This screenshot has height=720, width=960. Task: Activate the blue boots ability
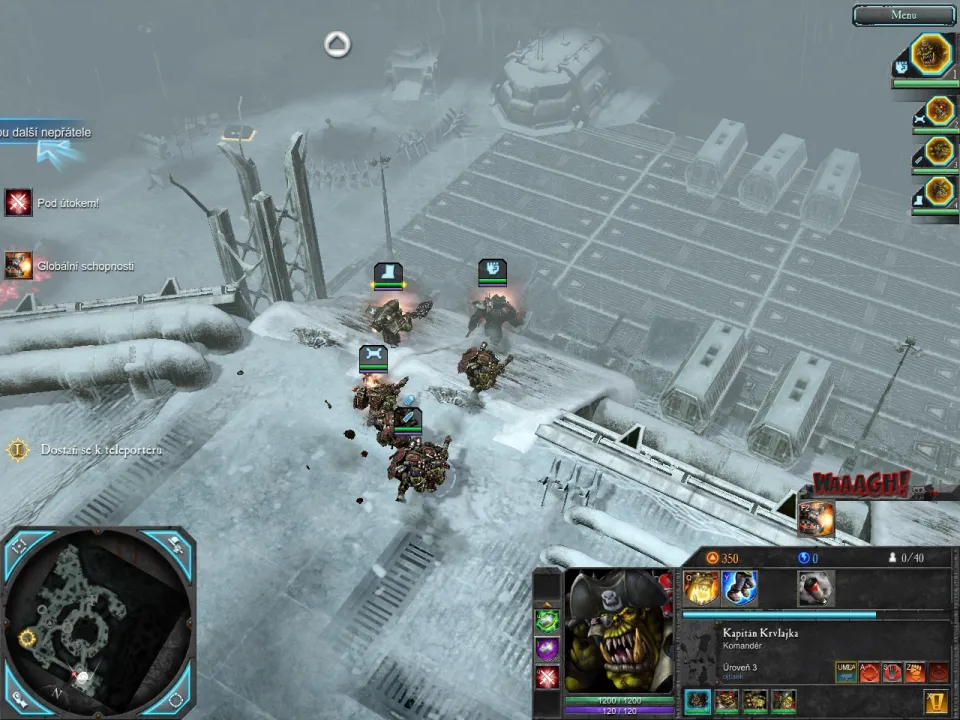click(x=739, y=588)
